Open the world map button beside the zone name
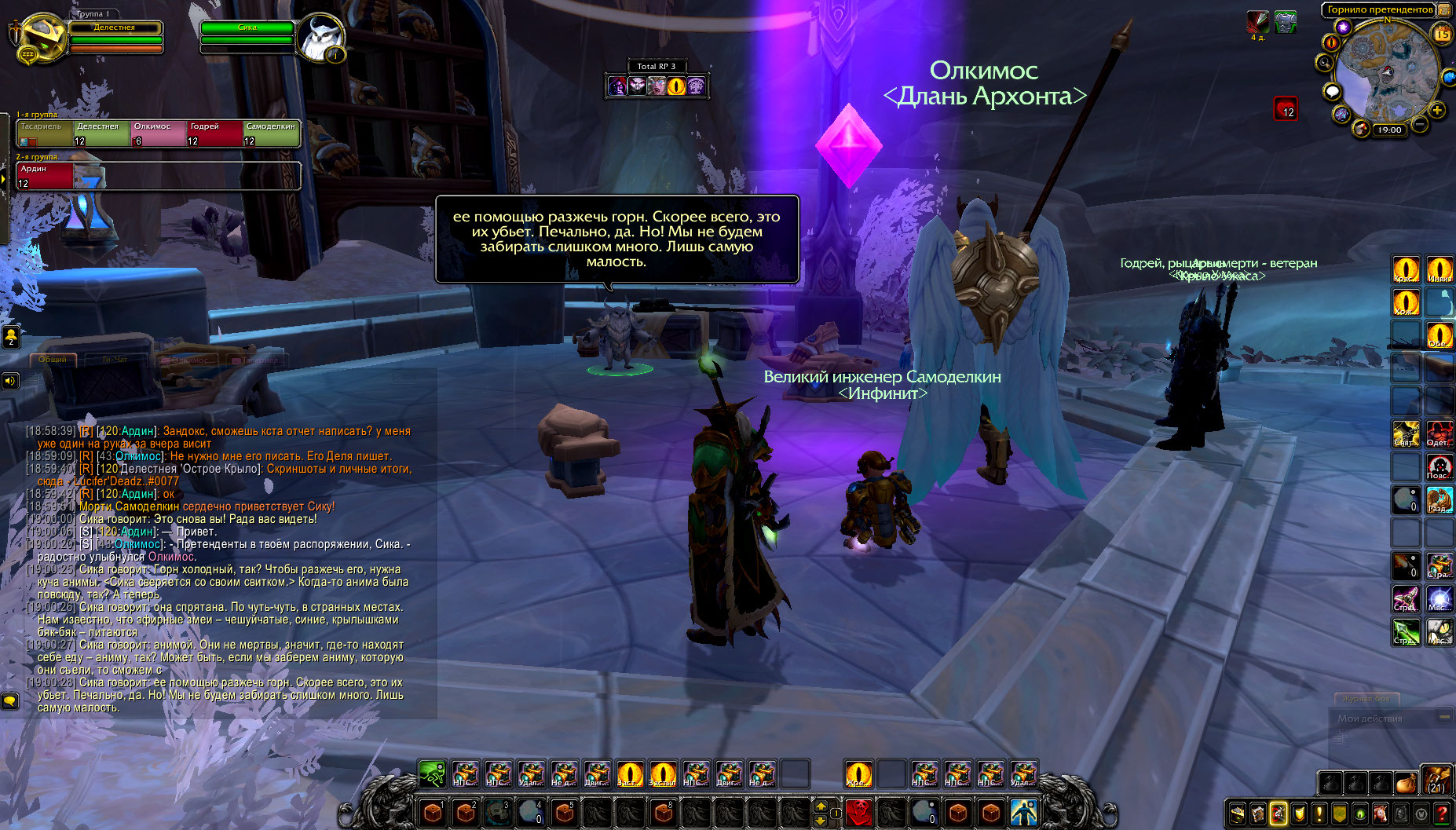The image size is (1456, 830). point(1443,10)
